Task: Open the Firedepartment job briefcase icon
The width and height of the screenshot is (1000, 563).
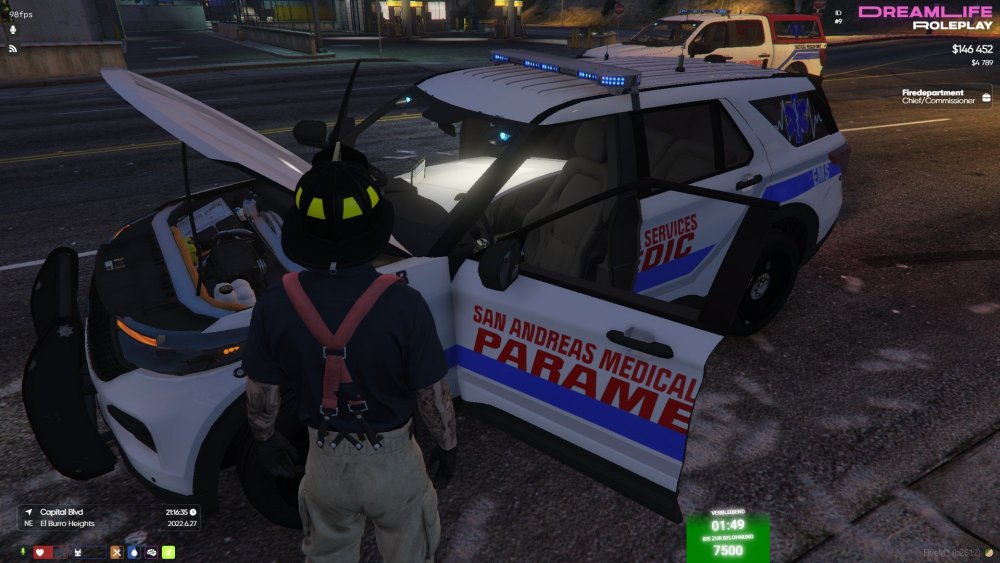Action: [985, 97]
